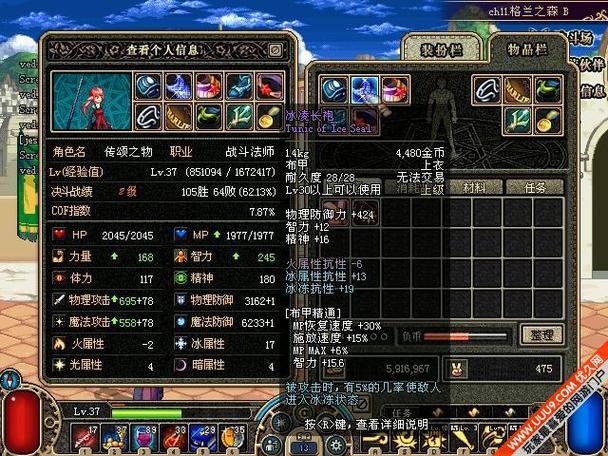Select the blue boots in character info

(x=239, y=87)
